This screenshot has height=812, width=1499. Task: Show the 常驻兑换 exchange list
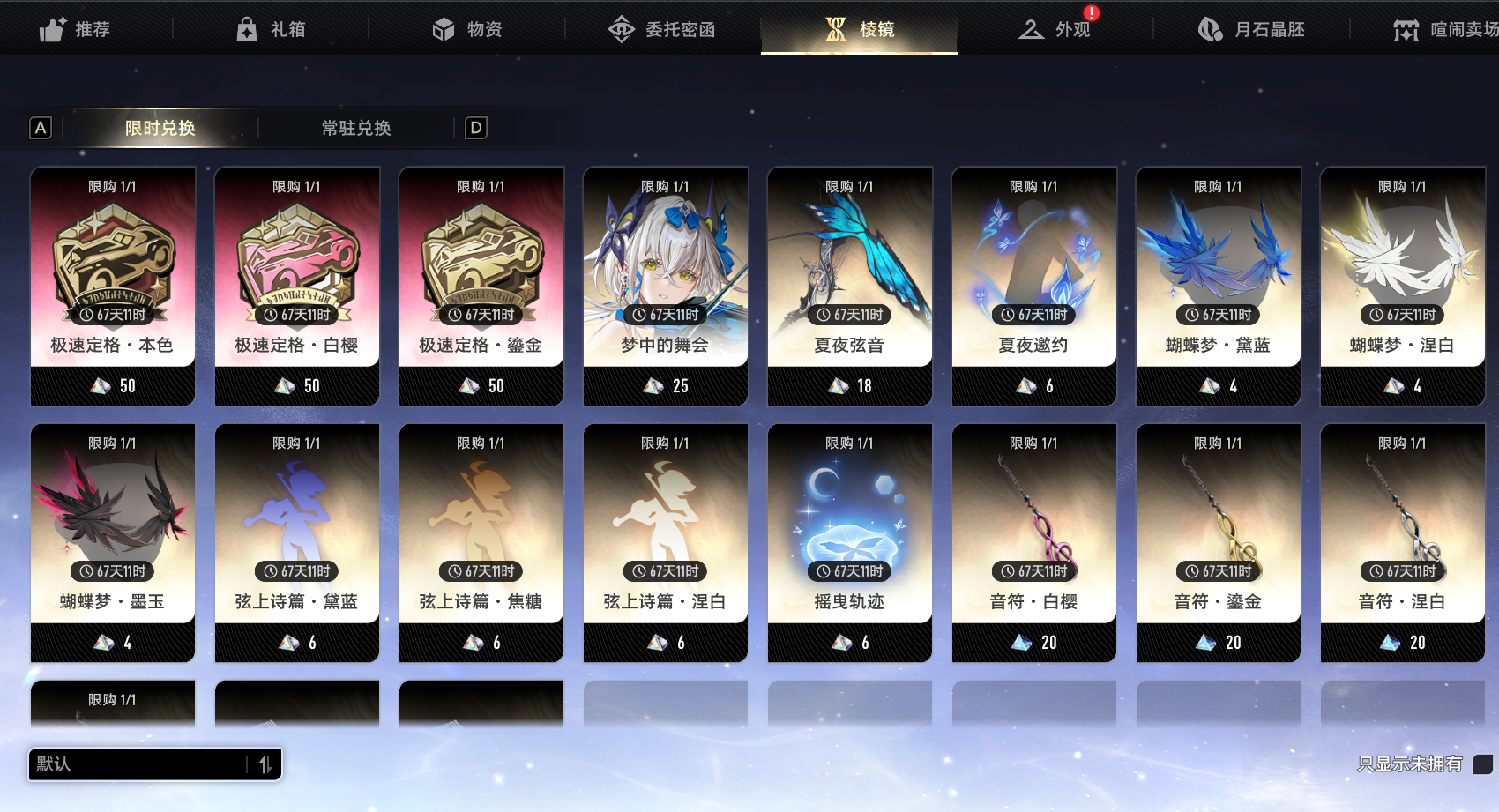[x=356, y=128]
